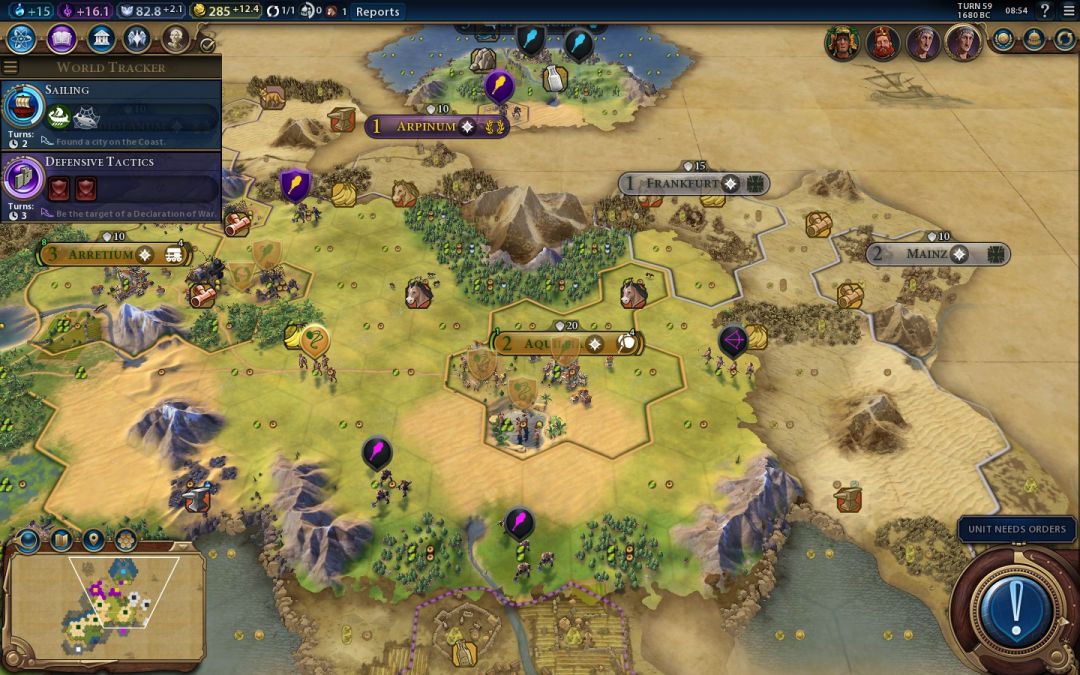Open the Reports menu
This screenshot has height=675, width=1080.
(377, 12)
